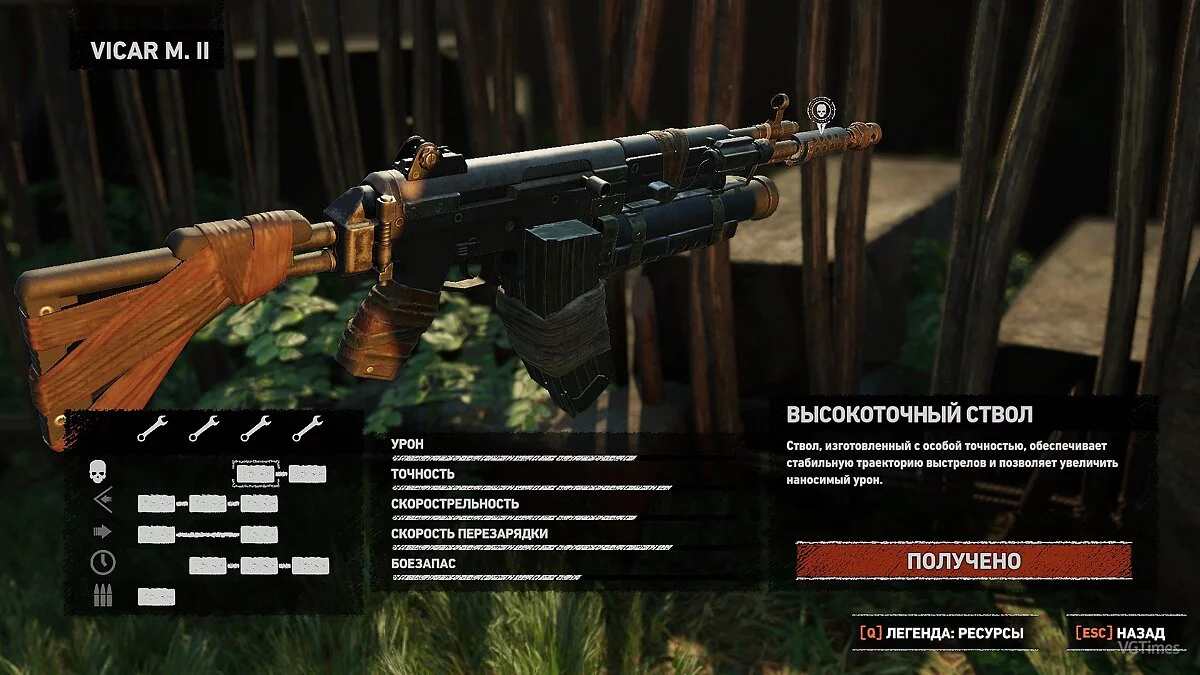This screenshot has width=1200, height=675.
Task: Open the ЛЕГЕНДА: РЕСУРСЫ legend
Action: (x=942, y=633)
